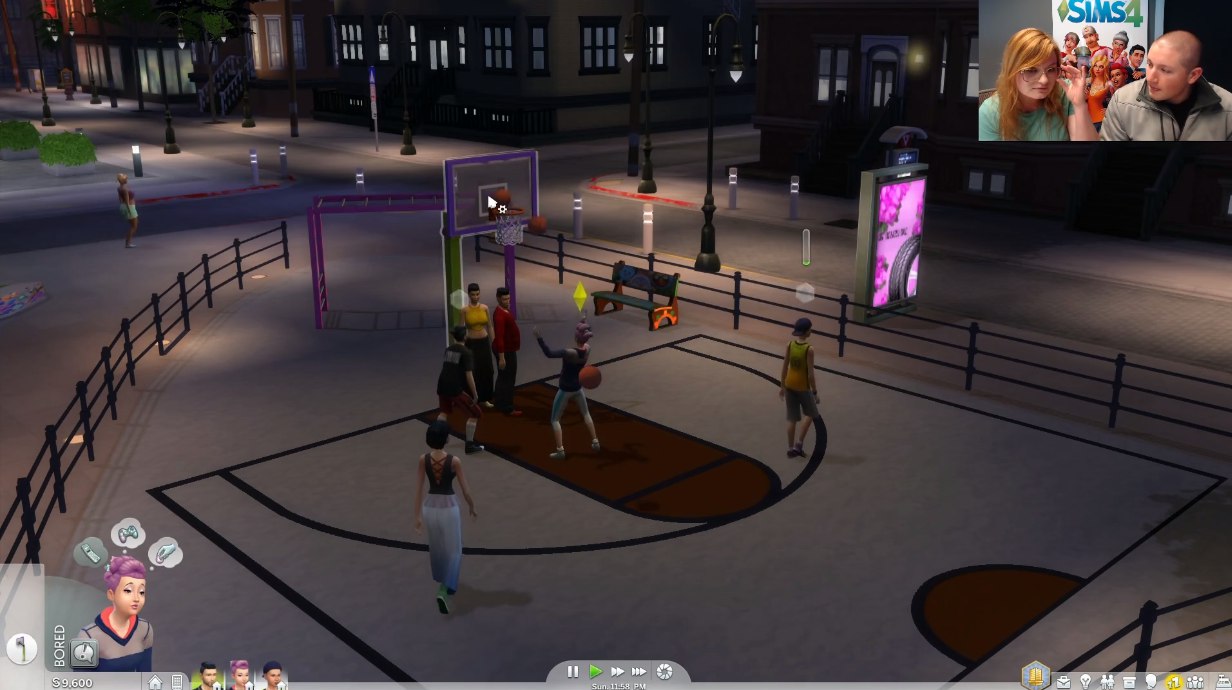Choose the hand-shaped whim bubble

tap(165, 551)
